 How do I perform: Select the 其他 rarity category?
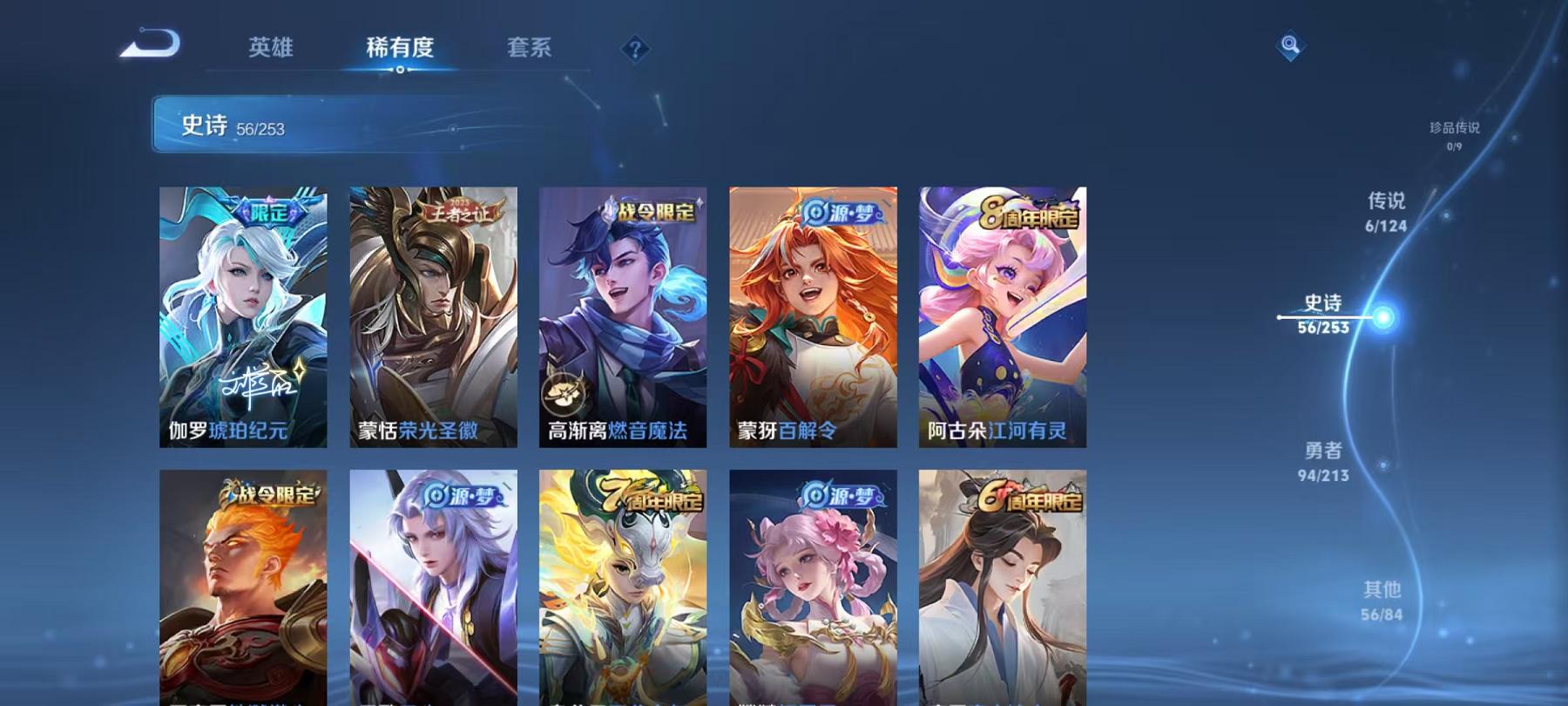(x=1381, y=603)
